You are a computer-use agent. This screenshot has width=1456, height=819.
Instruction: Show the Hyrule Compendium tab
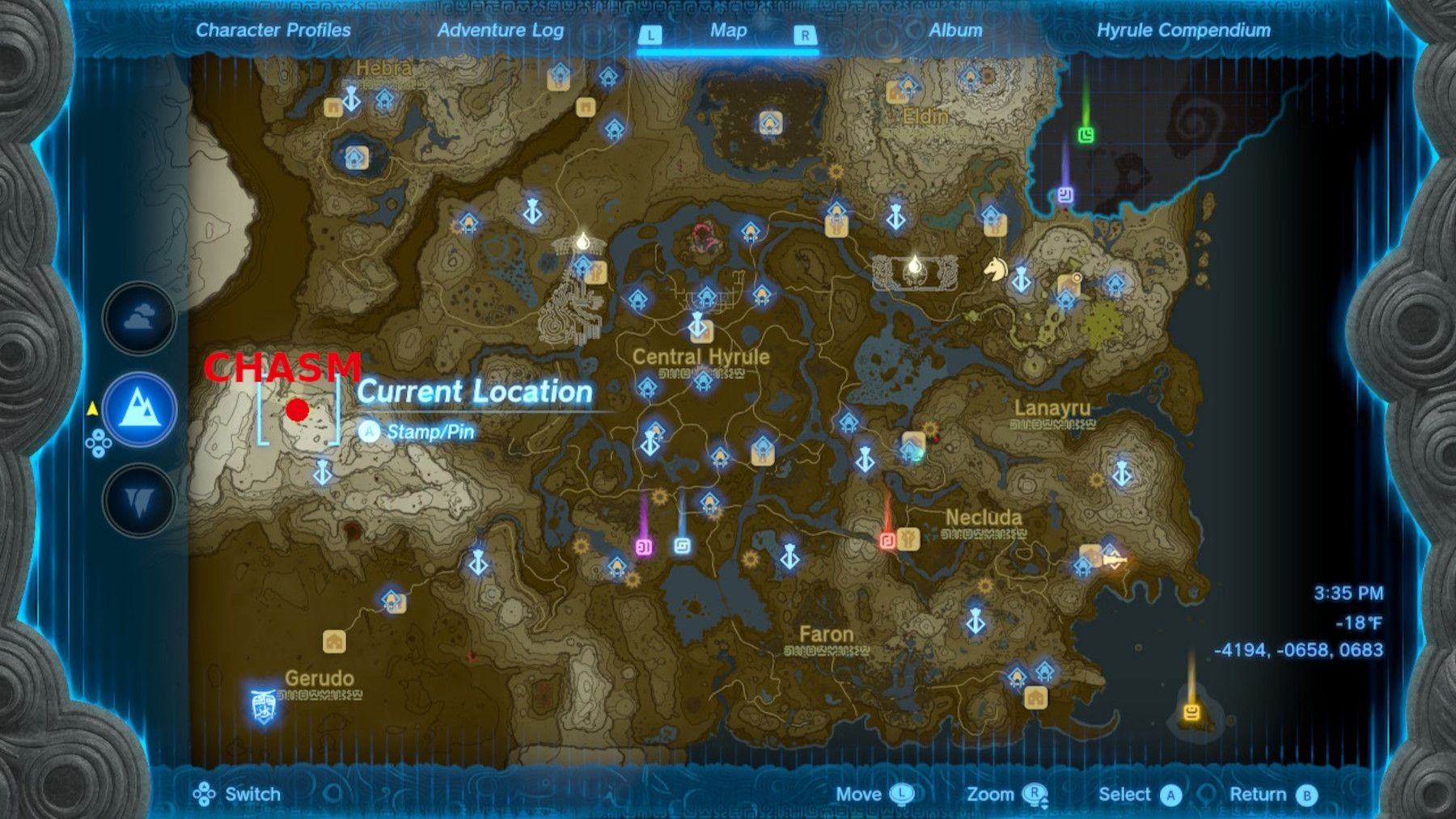click(x=1183, y=31)
